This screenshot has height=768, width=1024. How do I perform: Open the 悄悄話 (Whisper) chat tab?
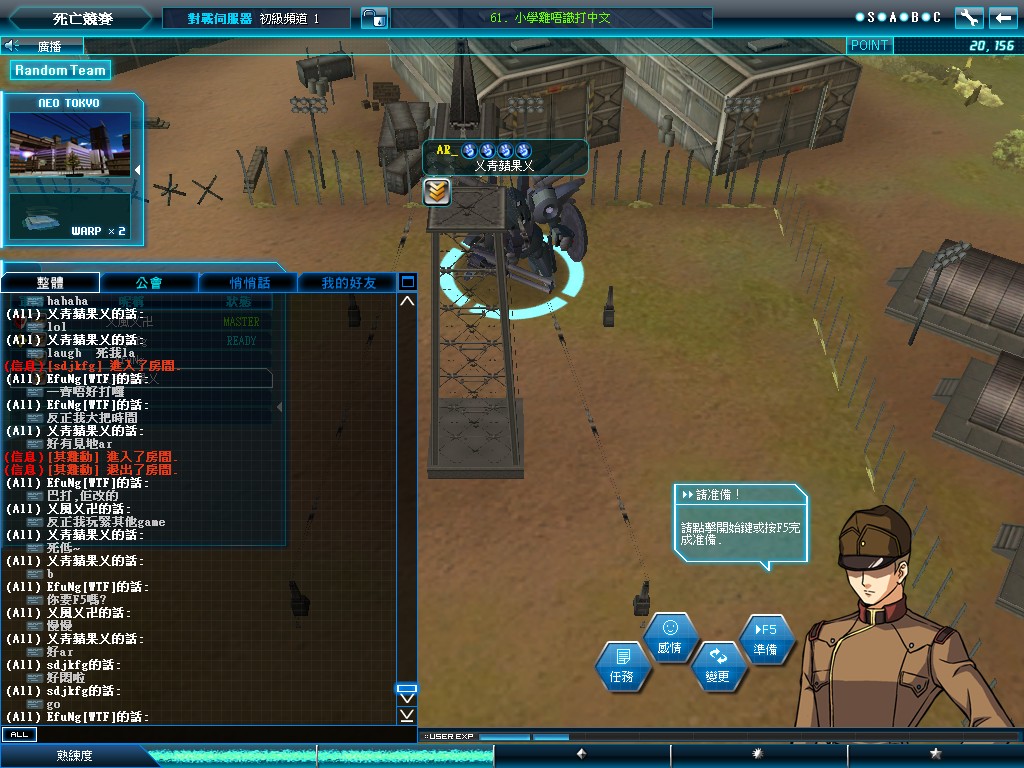point(249,283)
